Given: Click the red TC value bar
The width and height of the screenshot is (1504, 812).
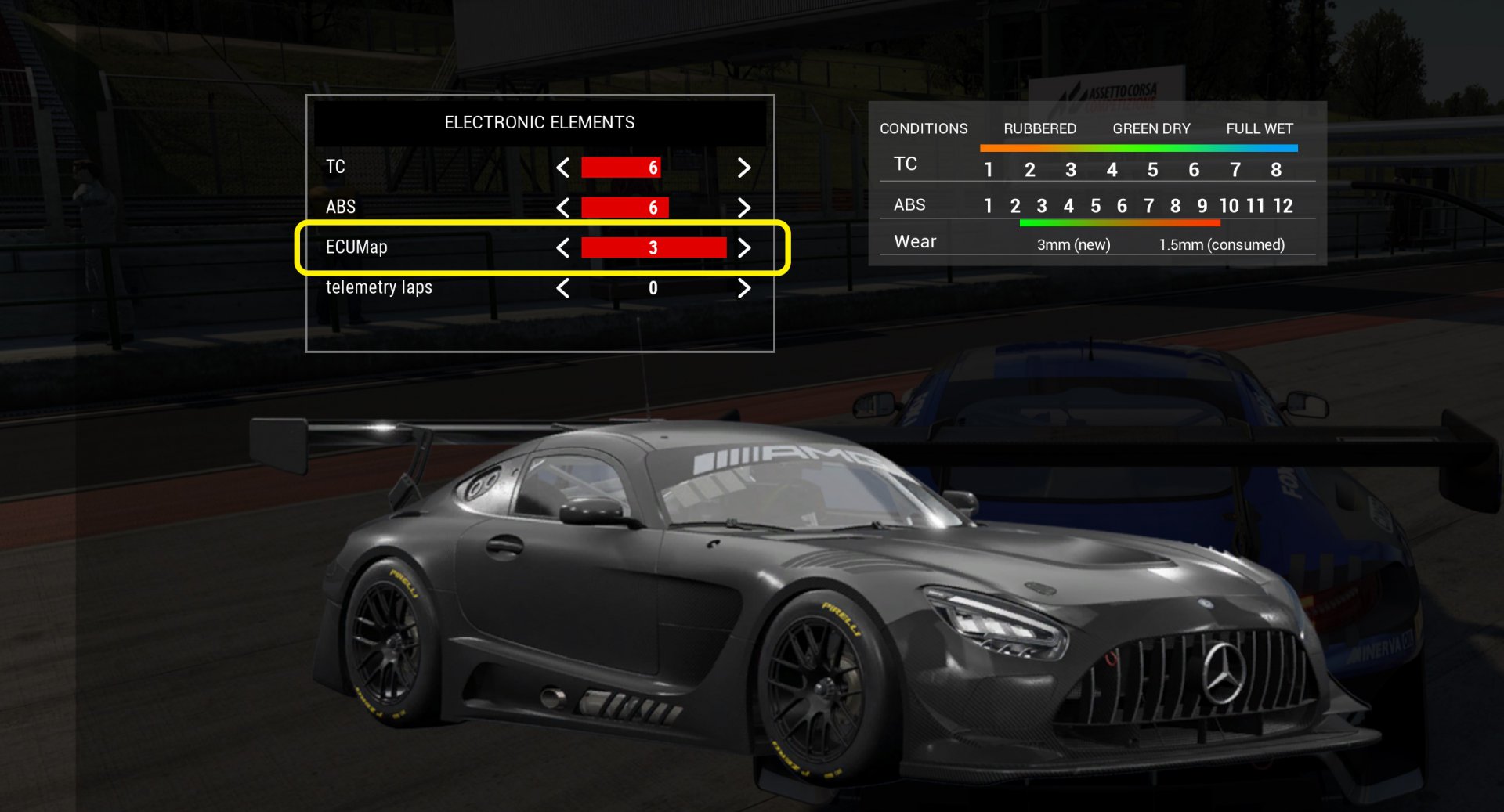Looking at the screenshot, I should 620,168.
